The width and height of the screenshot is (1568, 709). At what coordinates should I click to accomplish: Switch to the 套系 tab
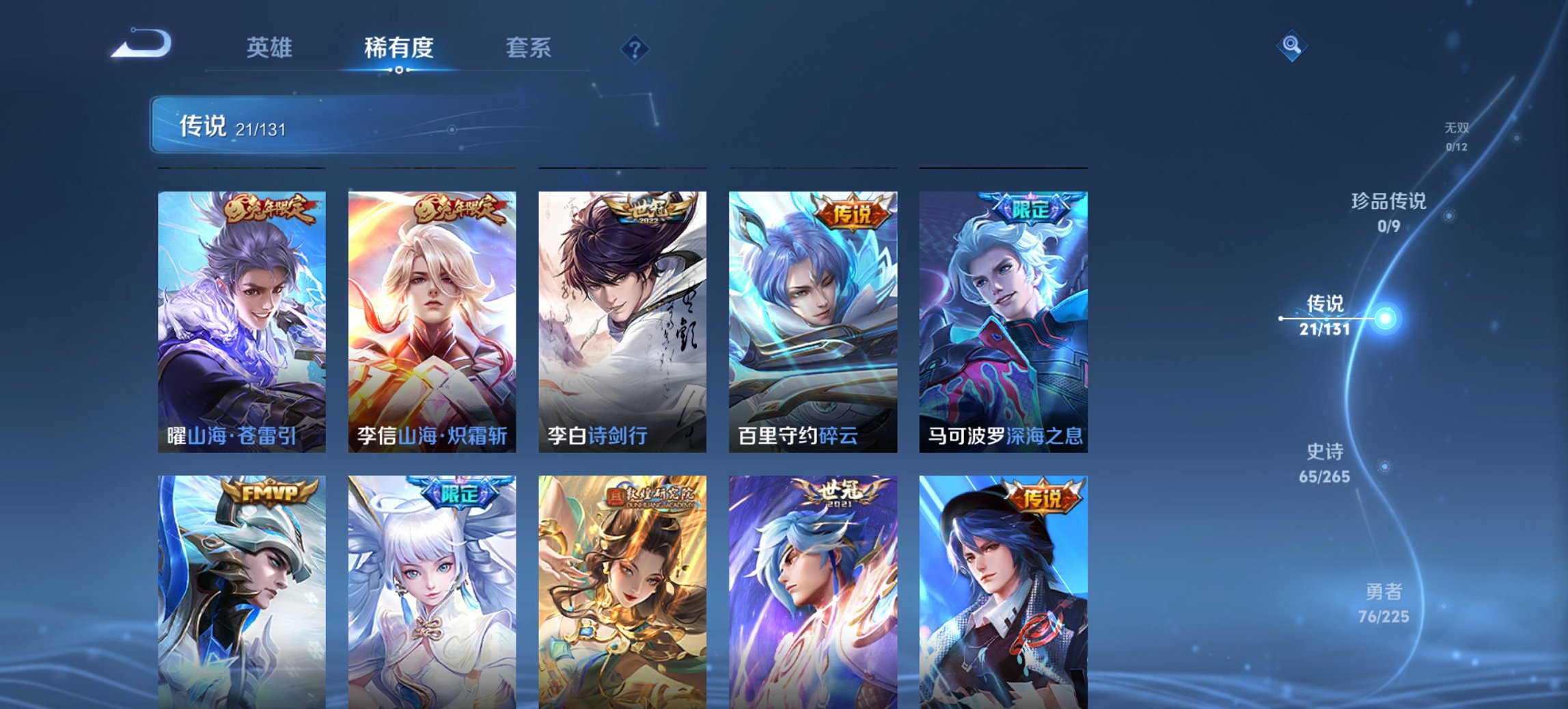click(x=527, y=48)
